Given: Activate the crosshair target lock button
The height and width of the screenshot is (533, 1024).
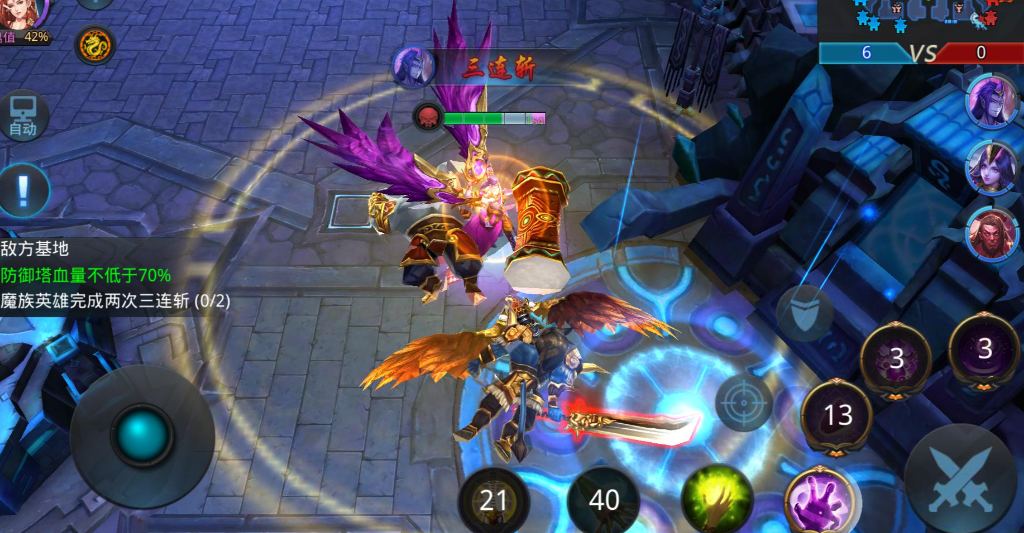Looking at the screenshot, I should pos(744,403).
